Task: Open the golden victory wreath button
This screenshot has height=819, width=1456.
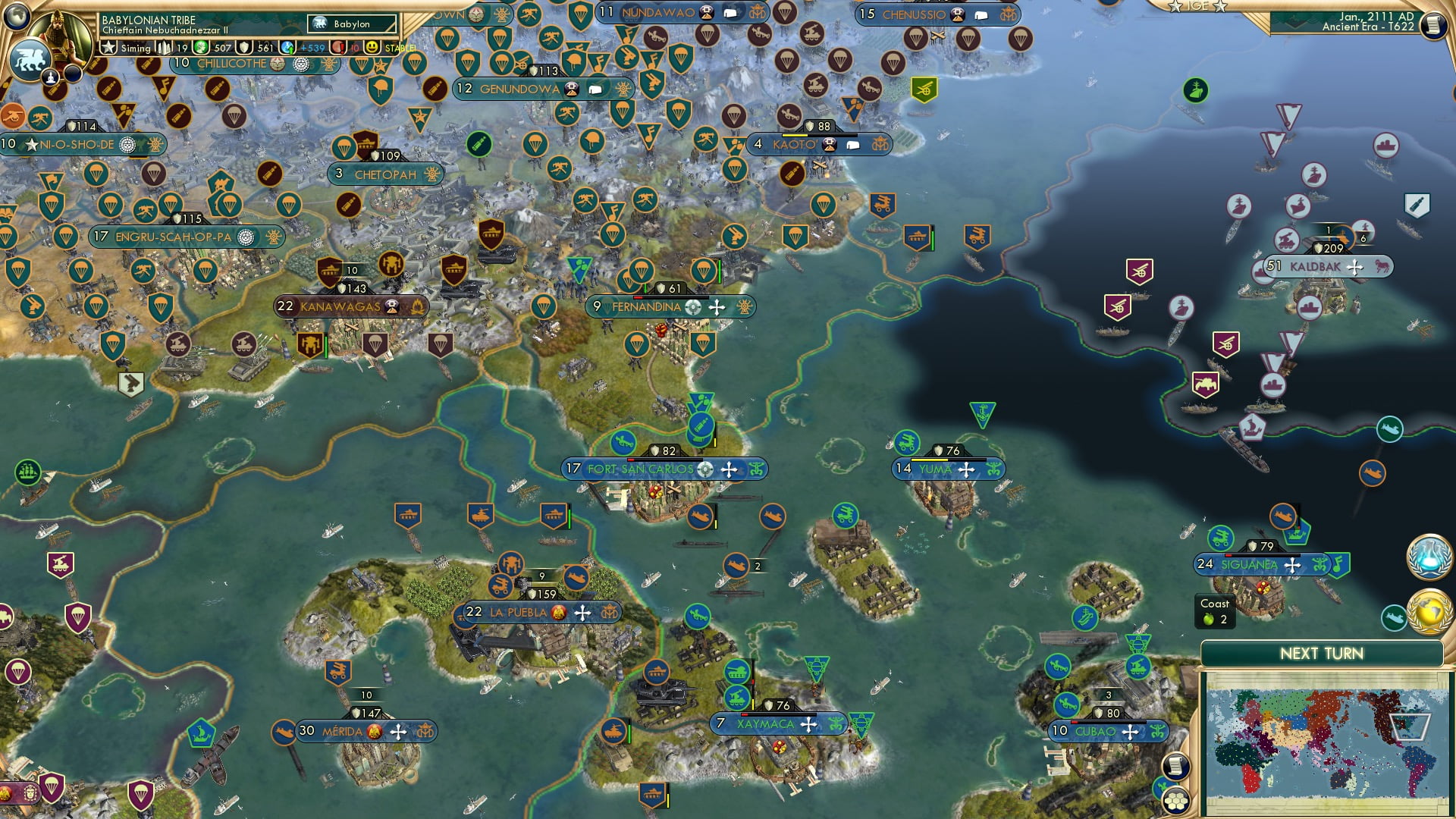Action: point(1429,610)
